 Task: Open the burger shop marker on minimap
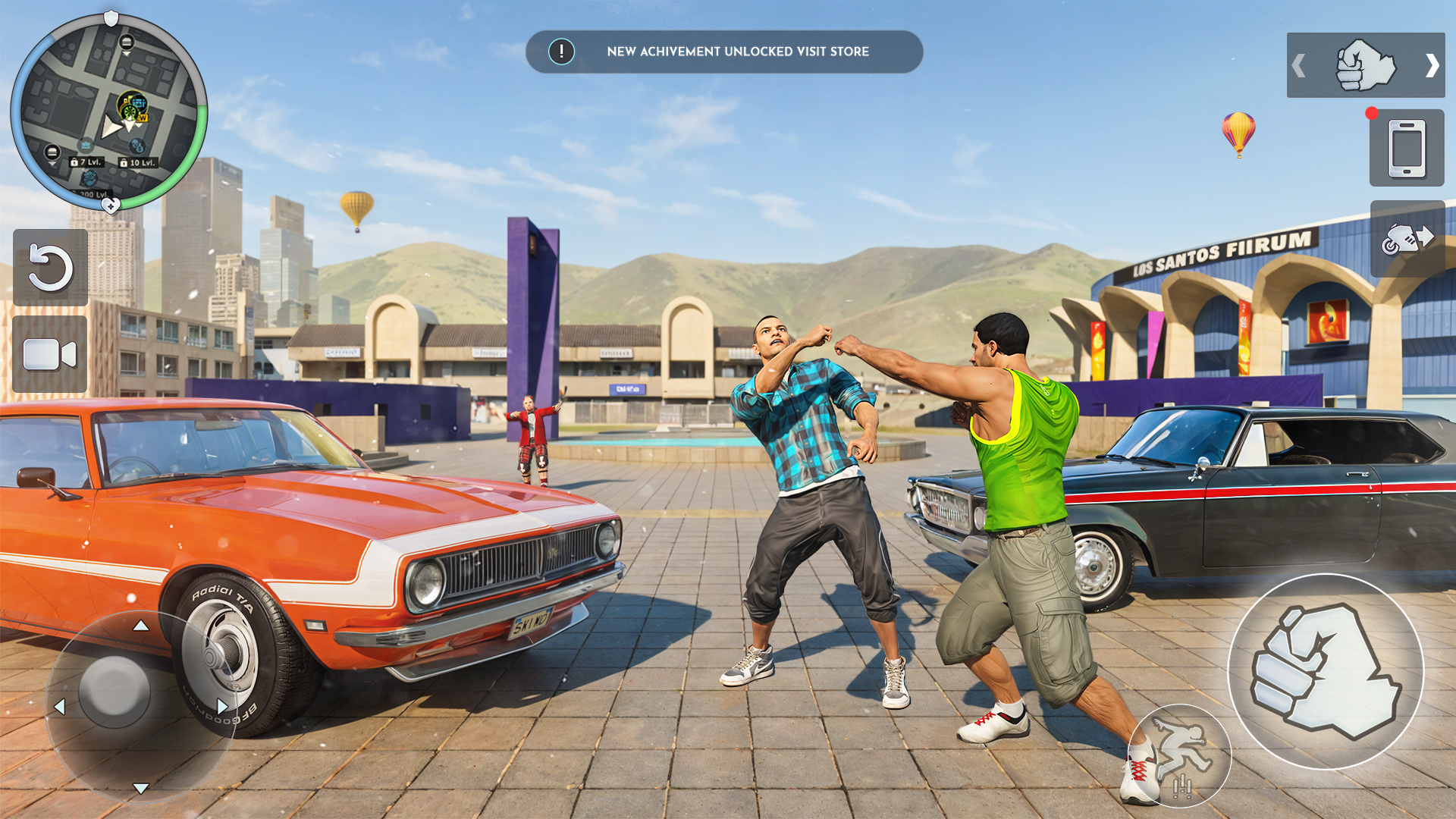point(126,43)
